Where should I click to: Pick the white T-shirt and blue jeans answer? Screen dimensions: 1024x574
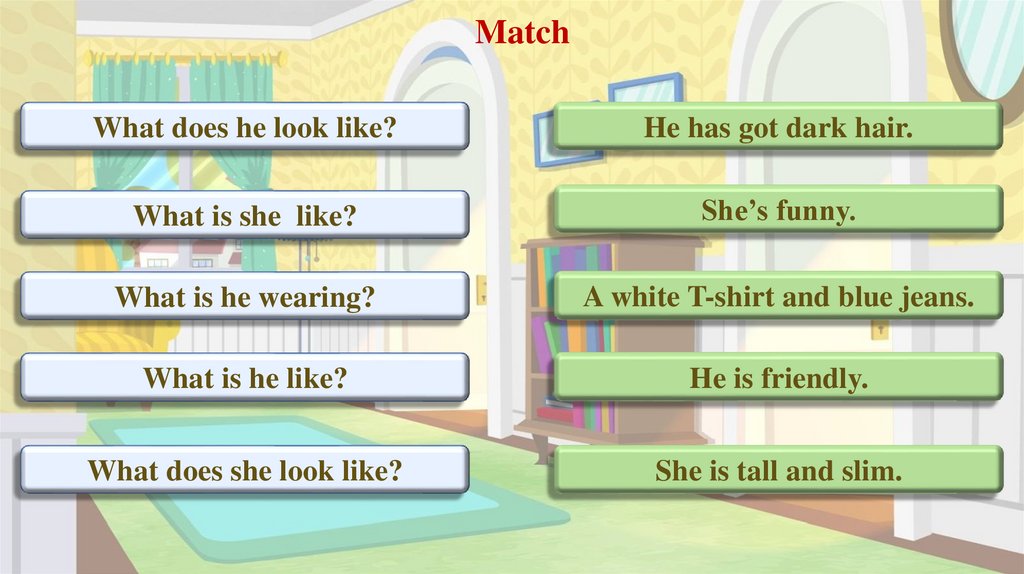[x=778, y=296]
